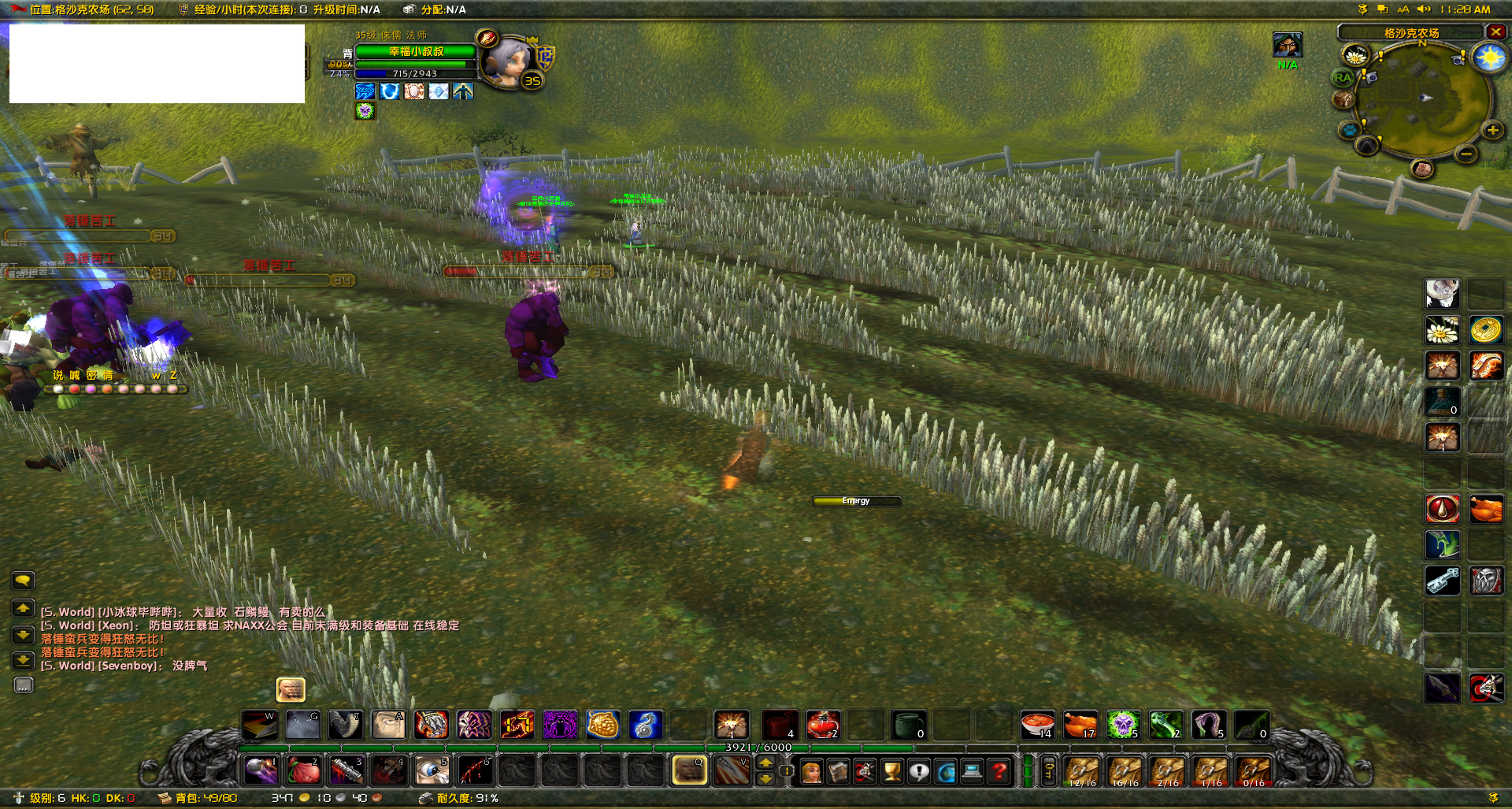Click the action bar page-up arrow
Viewport: 1512px width, 809px height.
click(764, 763)
